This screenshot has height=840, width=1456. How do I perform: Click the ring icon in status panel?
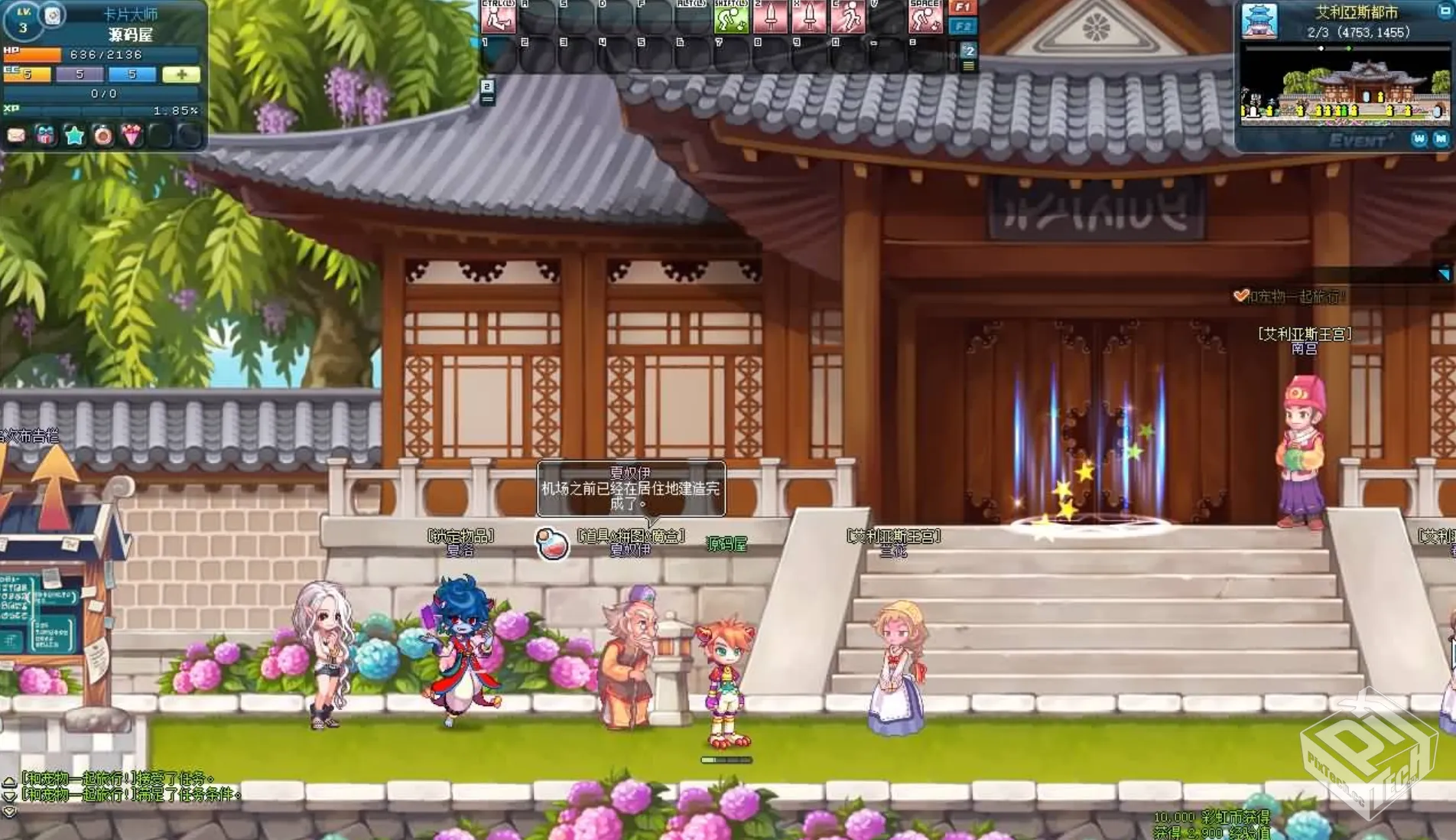point(102,136)
